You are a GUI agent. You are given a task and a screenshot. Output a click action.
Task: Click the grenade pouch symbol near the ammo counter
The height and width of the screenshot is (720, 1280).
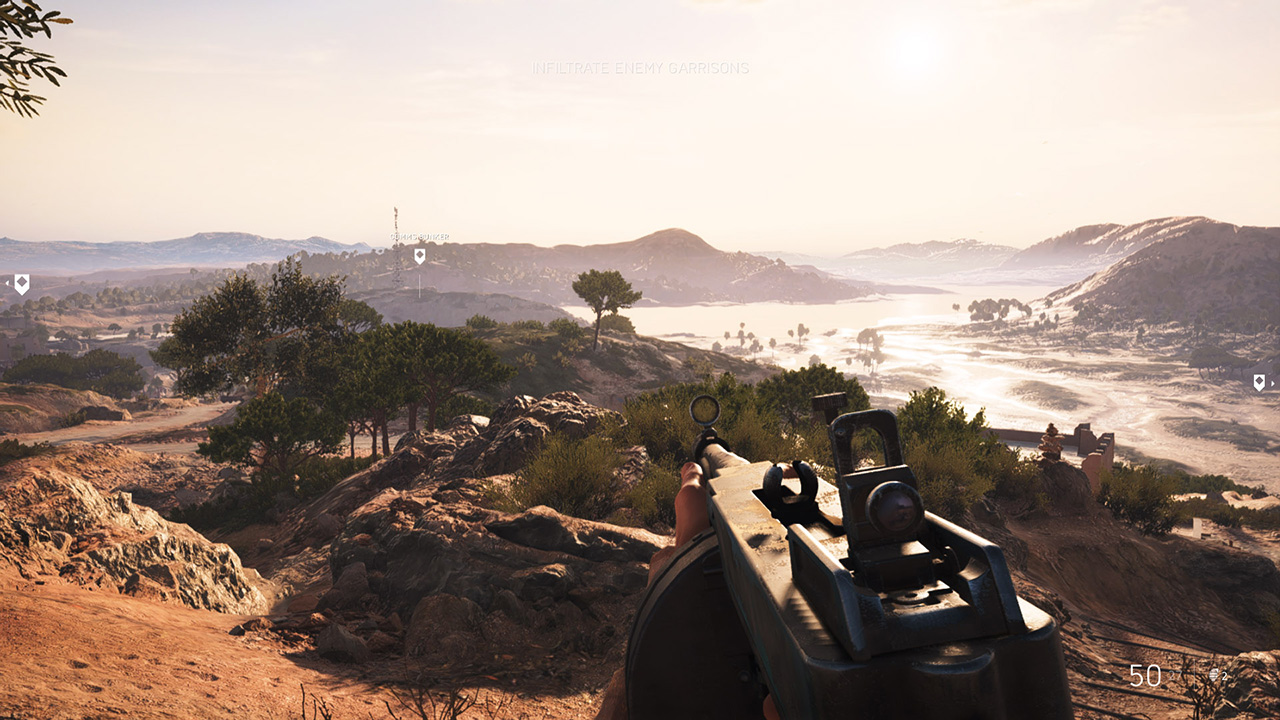pyautogui.click(x=1214, y=674)
